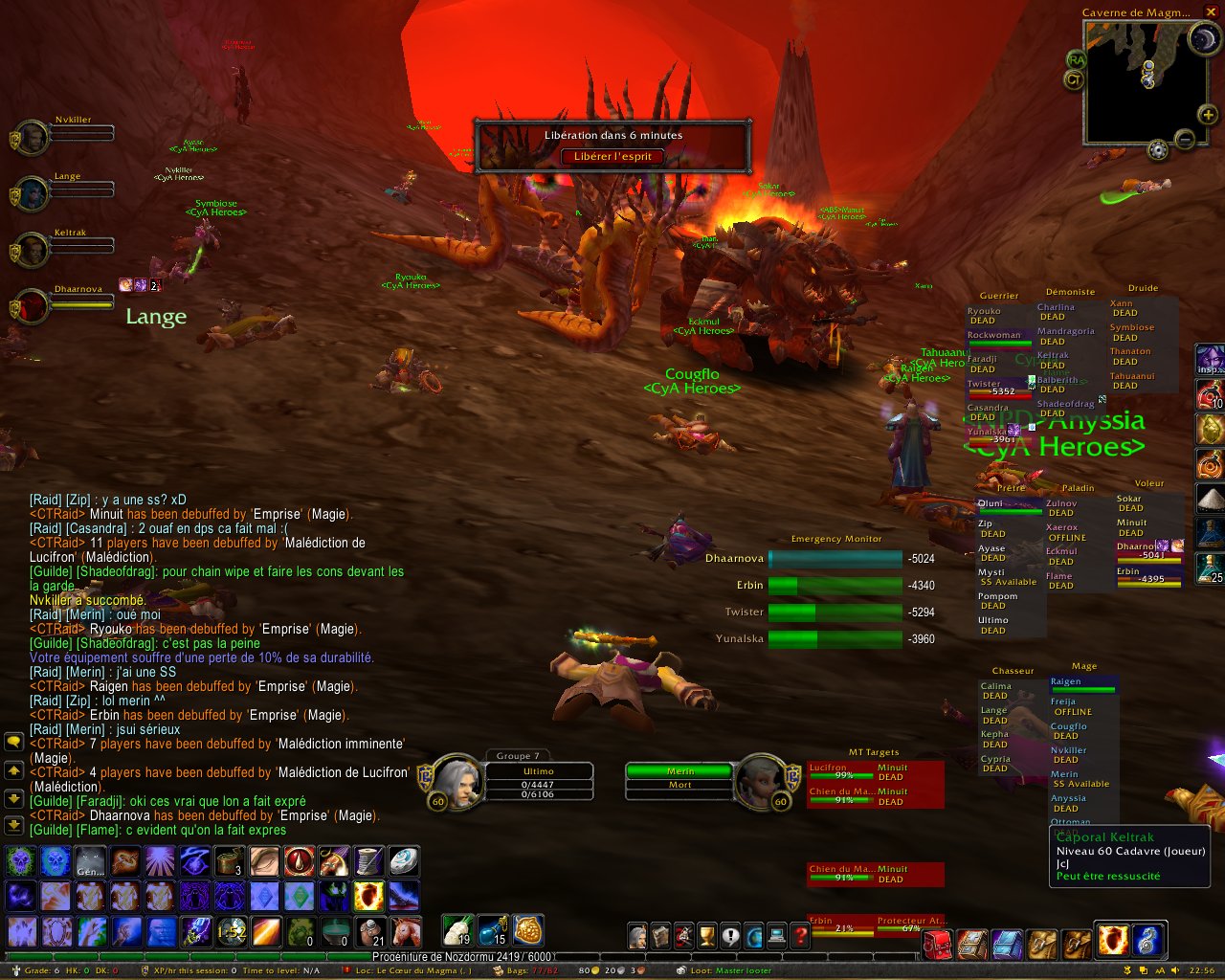Open the CT mod button beside the minimap
This screenshot has width=1225, height=980.
tap(1074, 80)
